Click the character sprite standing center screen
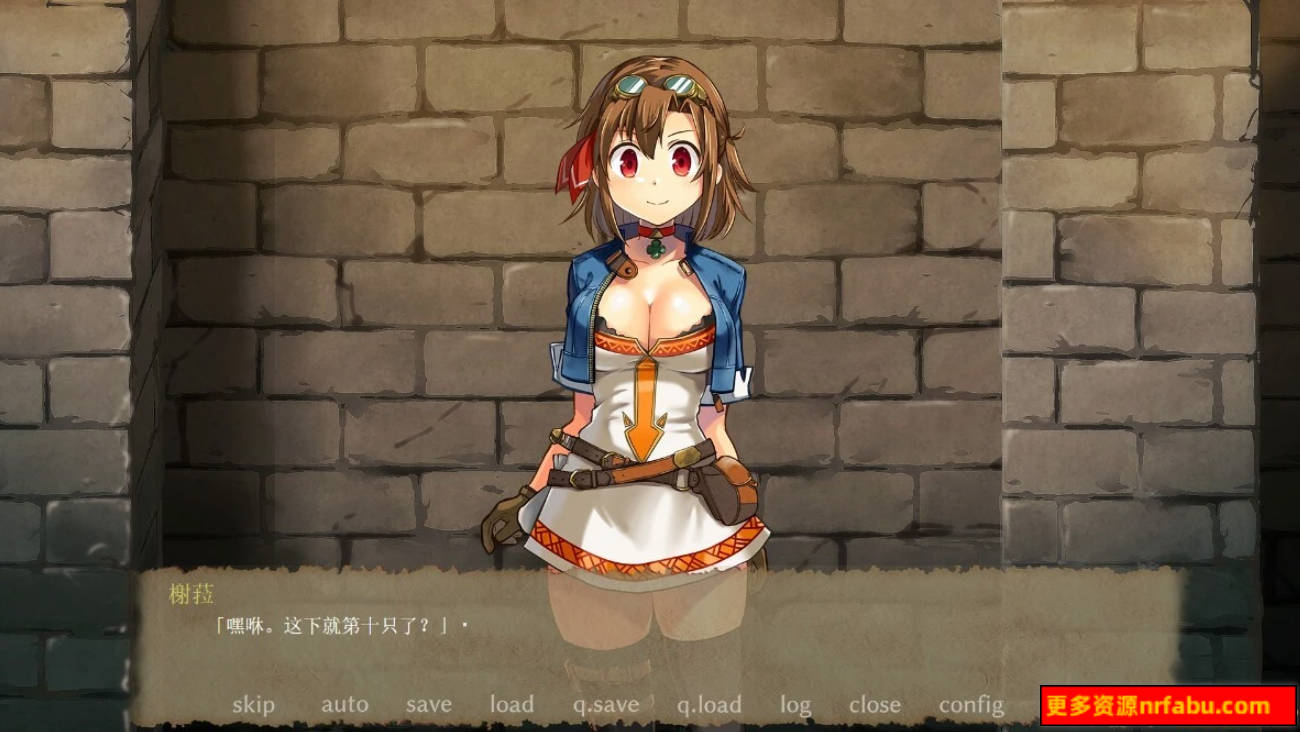 650,350
